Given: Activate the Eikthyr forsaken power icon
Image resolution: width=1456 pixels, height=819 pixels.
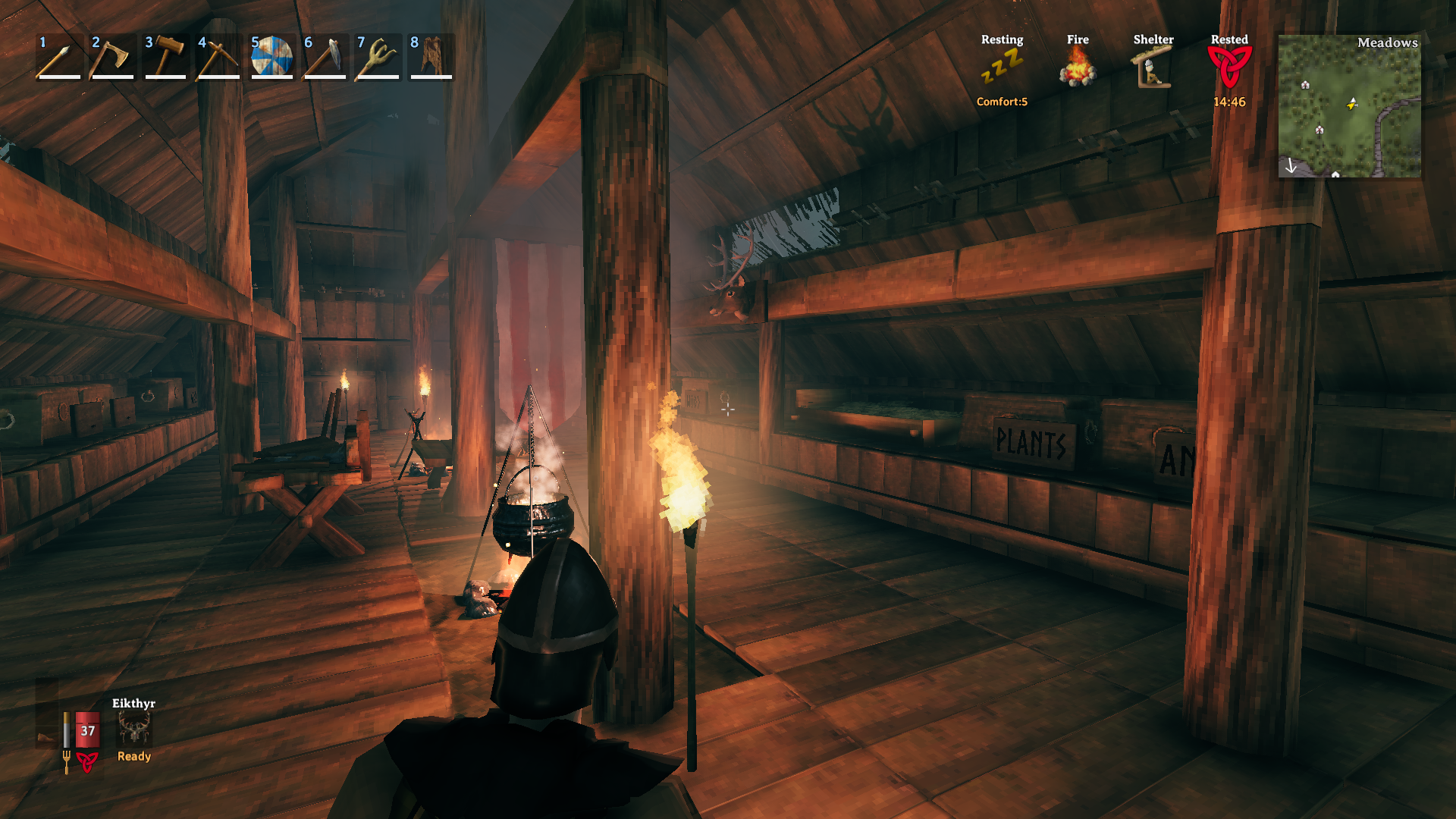Looking at the screenshot, I should point(134,730).
